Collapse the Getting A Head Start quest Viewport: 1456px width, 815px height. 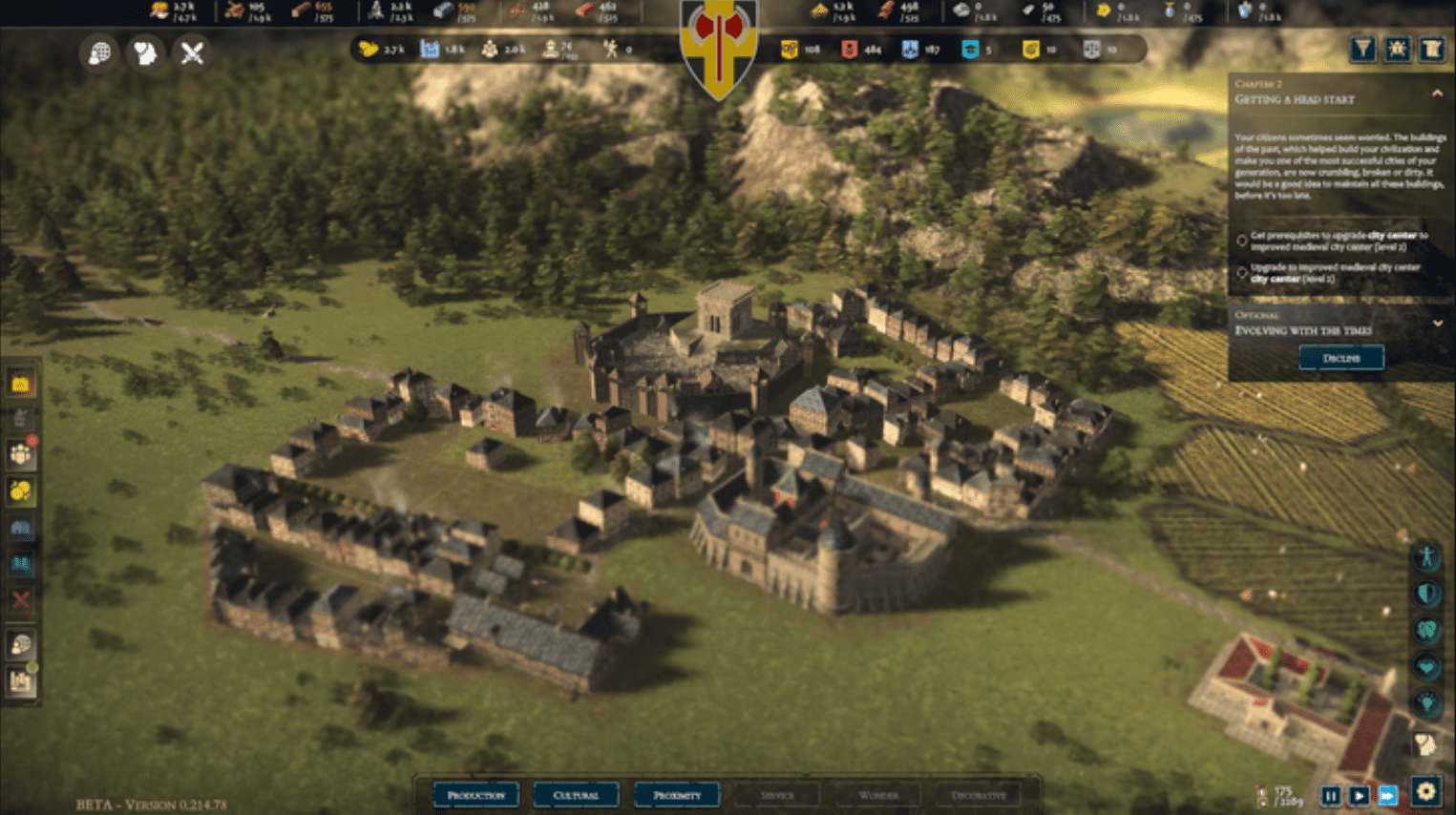point(1438,94)
